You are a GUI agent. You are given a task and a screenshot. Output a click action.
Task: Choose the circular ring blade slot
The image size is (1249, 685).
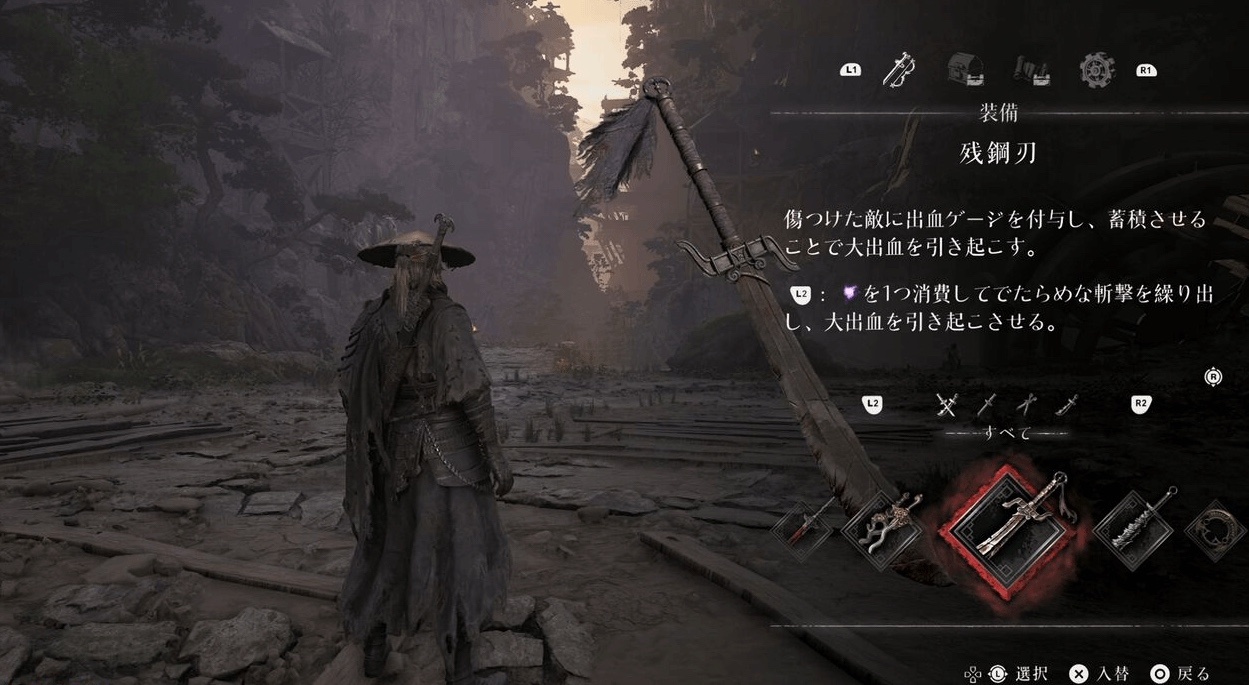[x=1217, y=530]
